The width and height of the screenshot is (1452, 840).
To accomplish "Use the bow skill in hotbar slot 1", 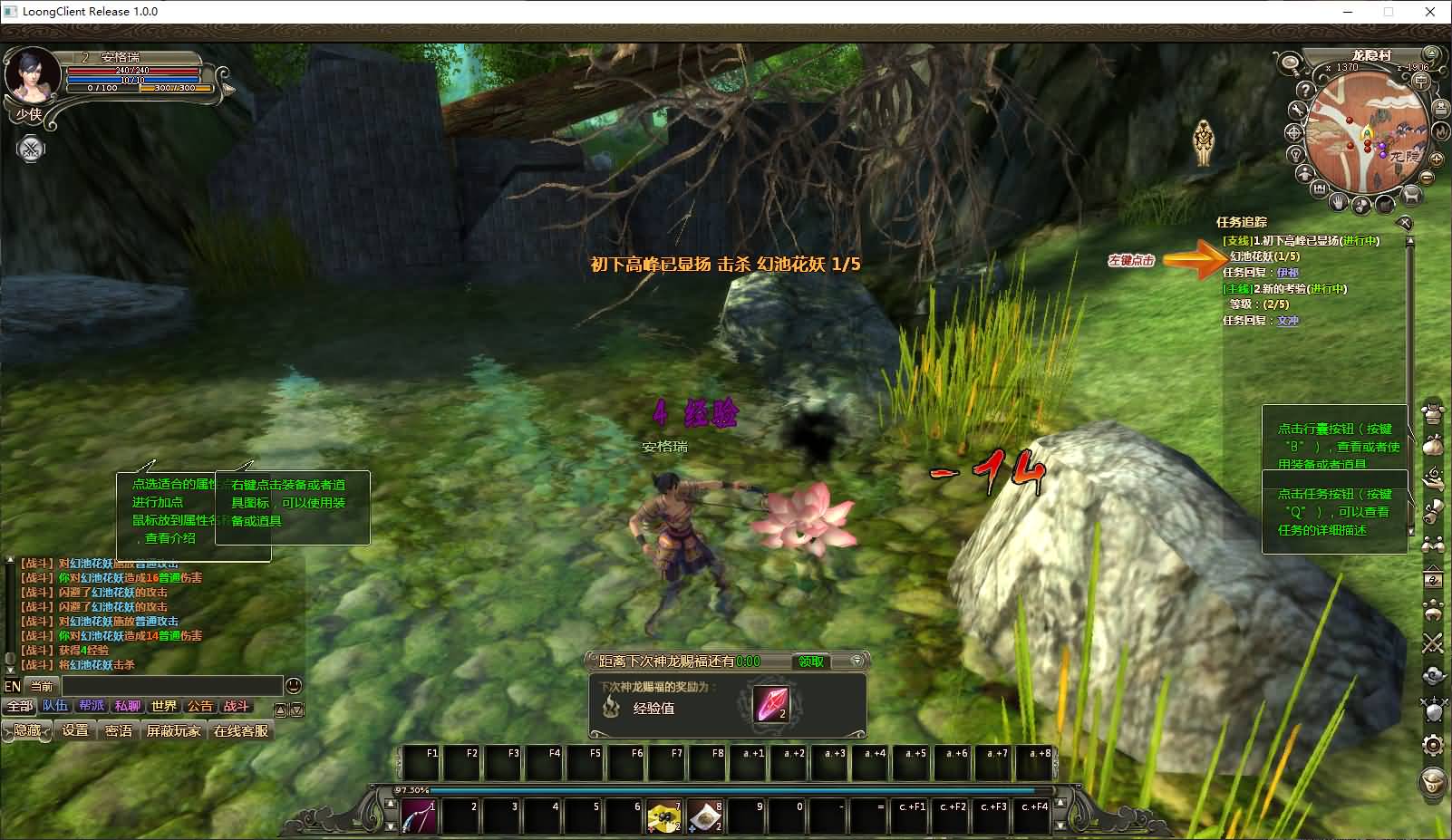I will 419,817.
